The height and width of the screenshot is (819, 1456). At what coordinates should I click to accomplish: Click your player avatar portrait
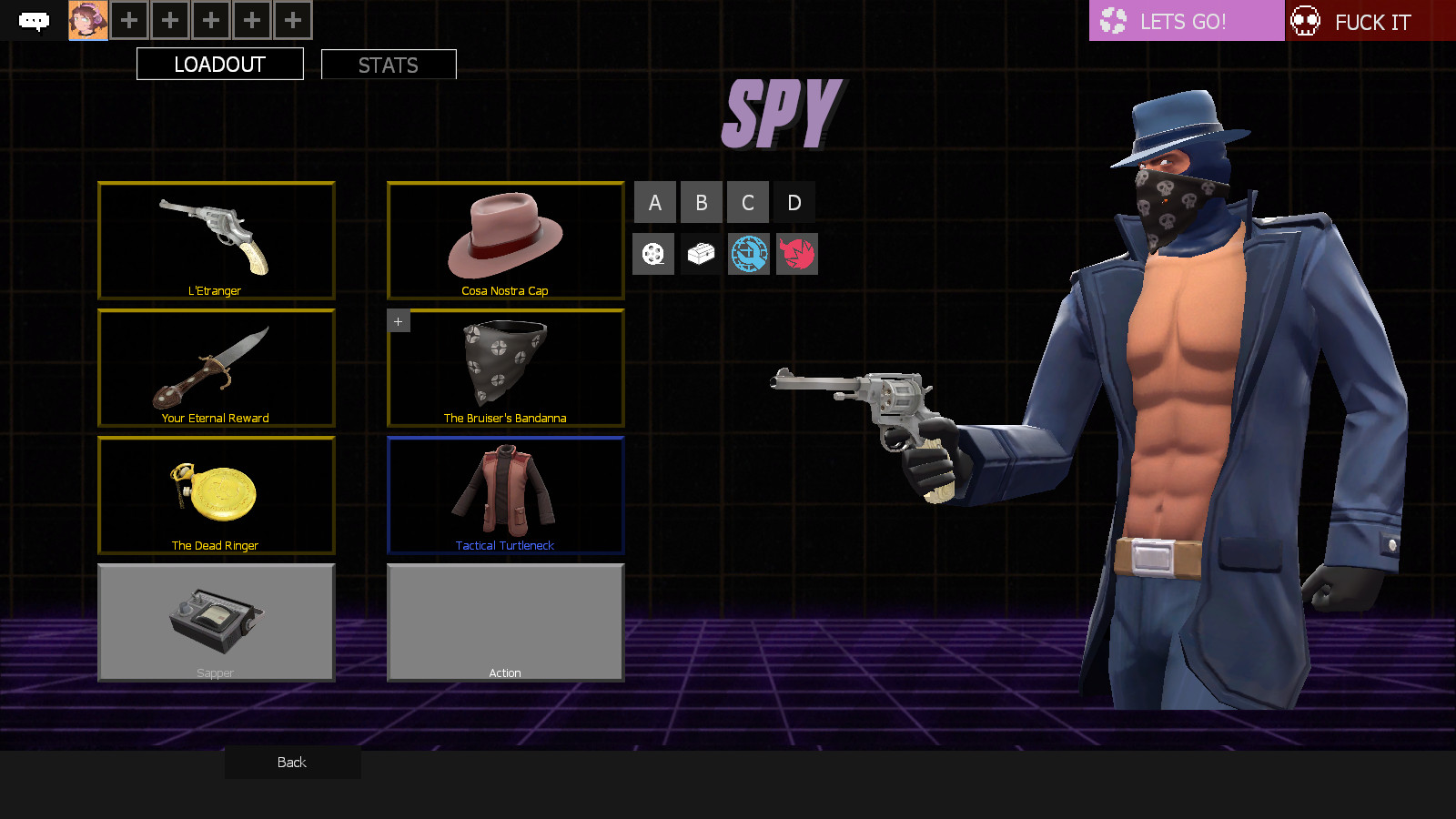(86, 19)
